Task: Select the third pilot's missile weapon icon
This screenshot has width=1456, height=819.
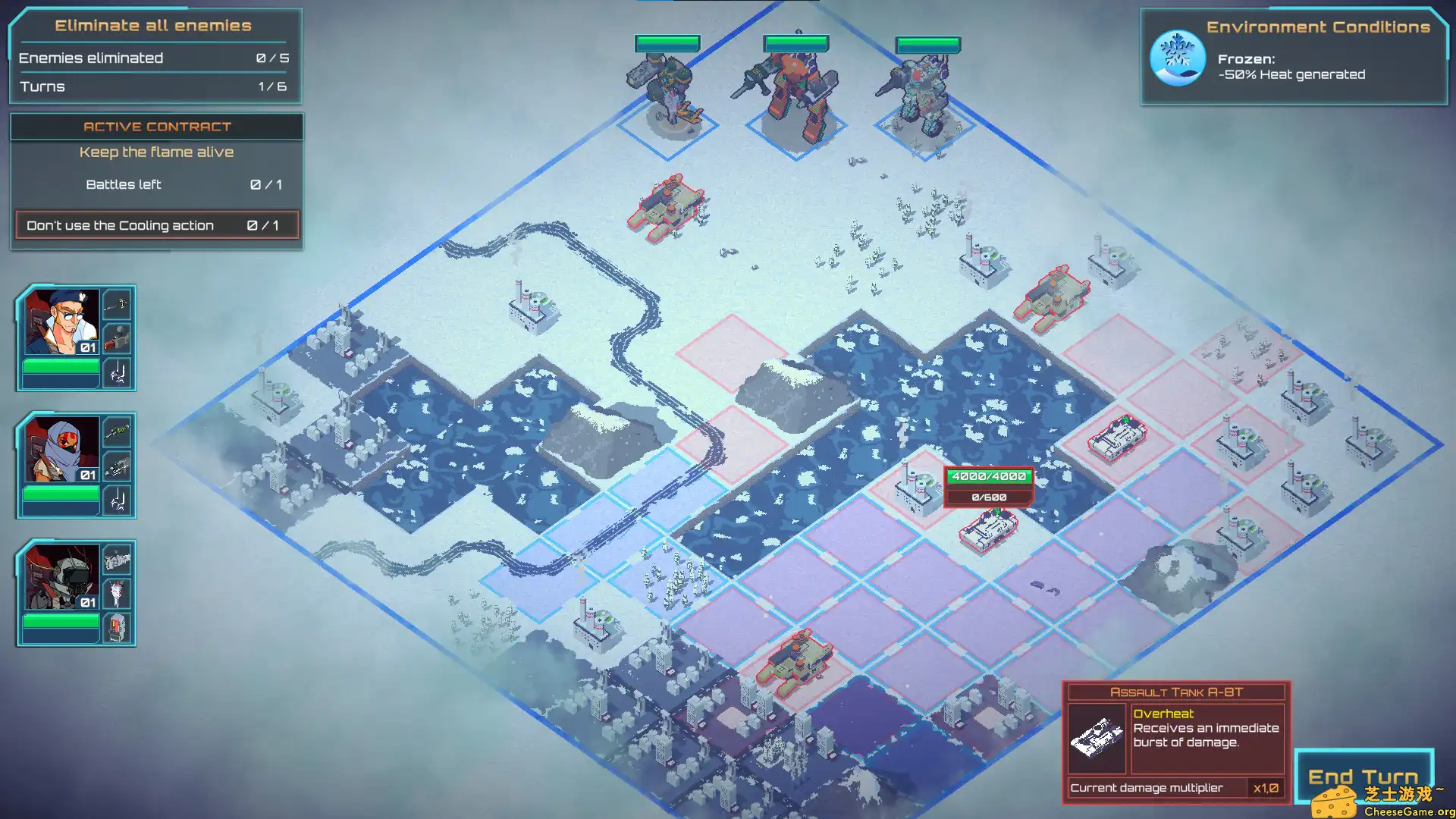Action: 118,592
